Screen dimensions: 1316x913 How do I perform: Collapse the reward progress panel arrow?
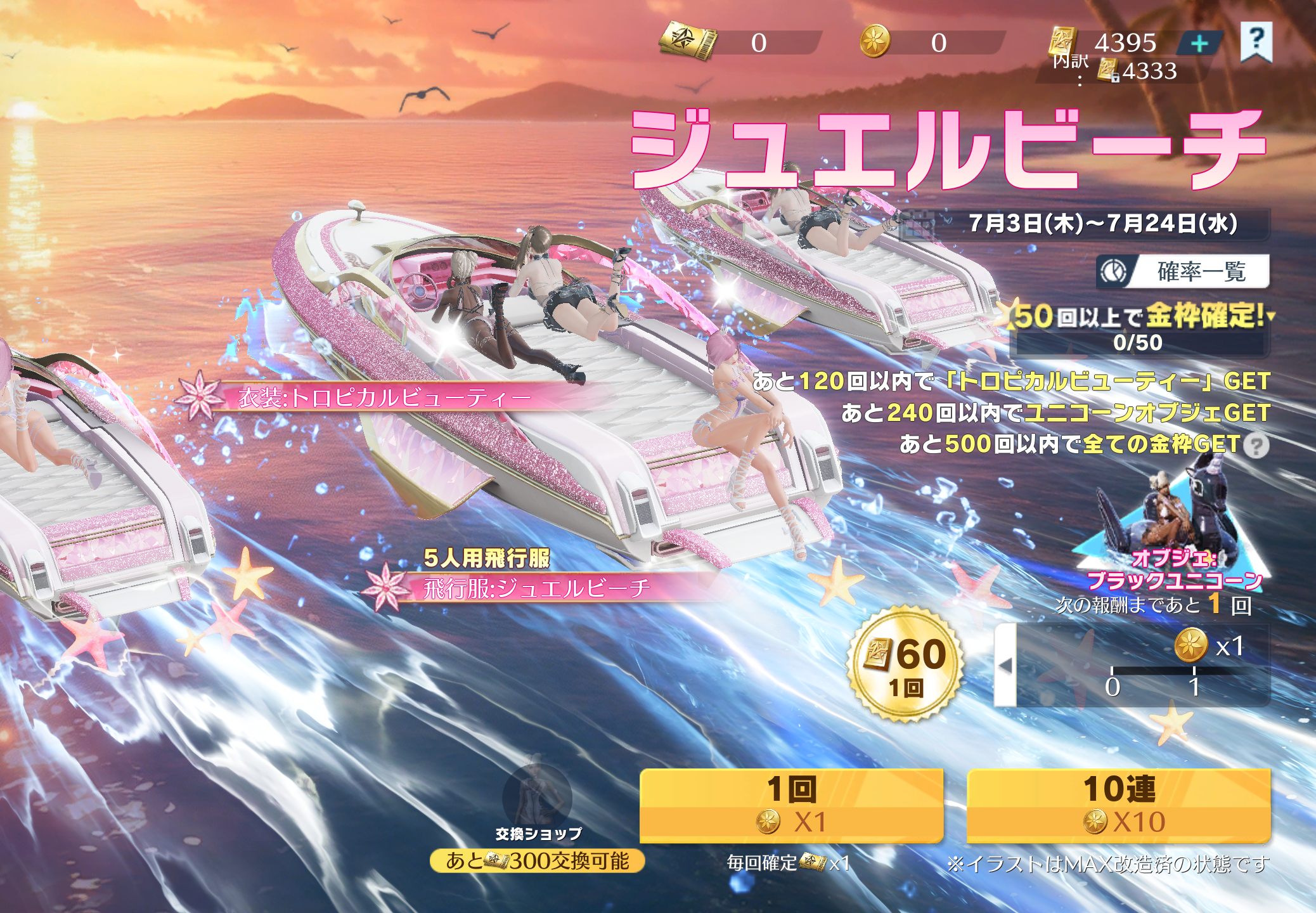coord(1005,665)
